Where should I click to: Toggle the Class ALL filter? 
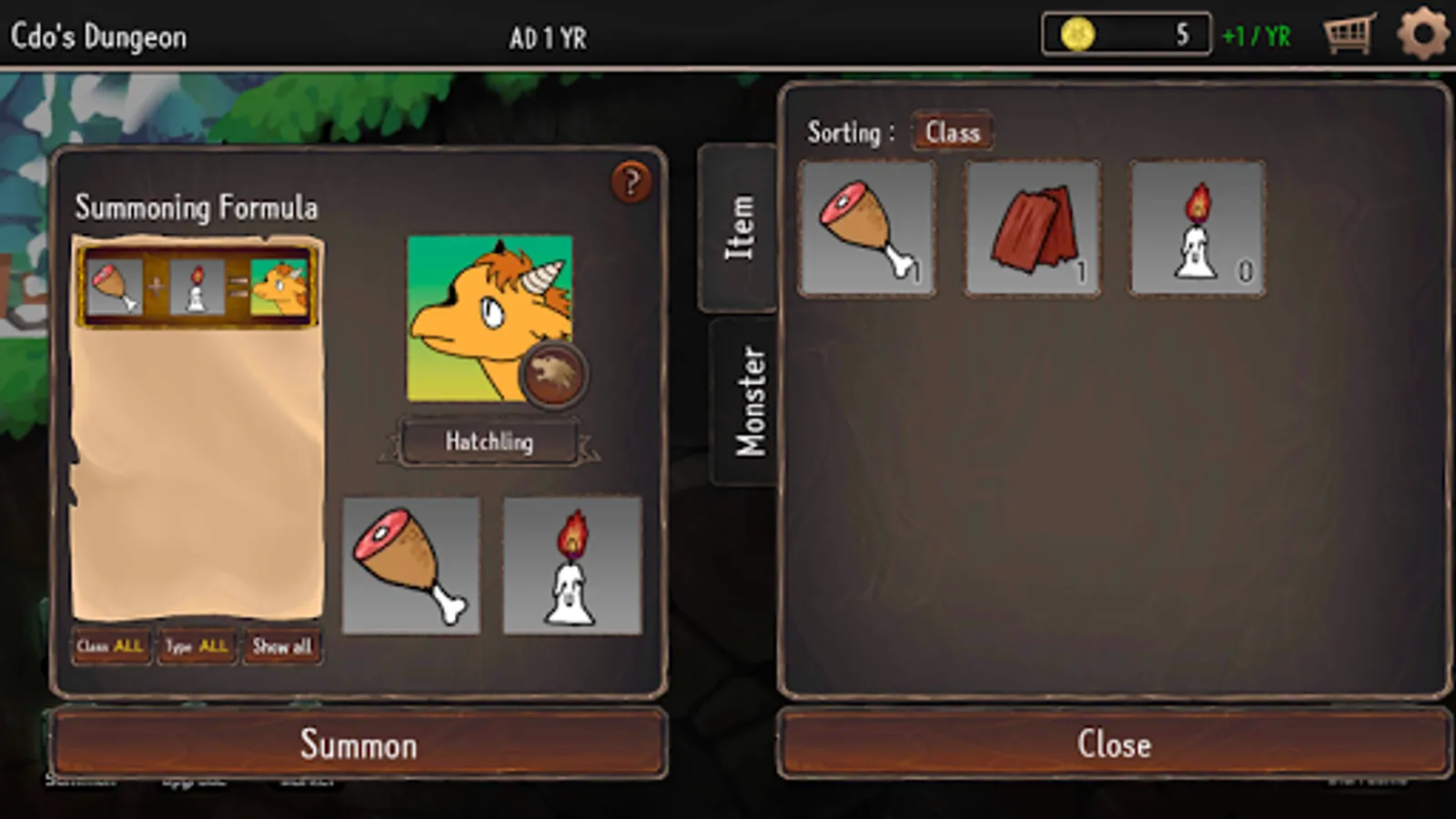[x=110, y=646]
